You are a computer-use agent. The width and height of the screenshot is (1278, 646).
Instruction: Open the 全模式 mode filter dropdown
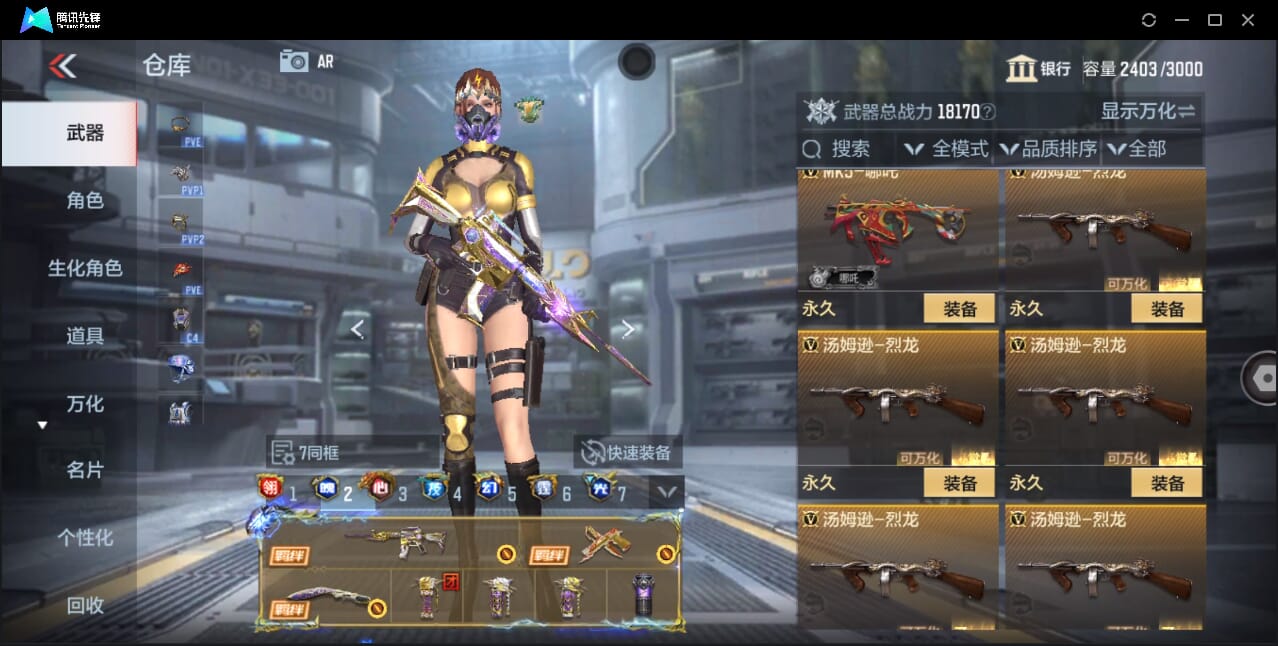click(947, 149)
